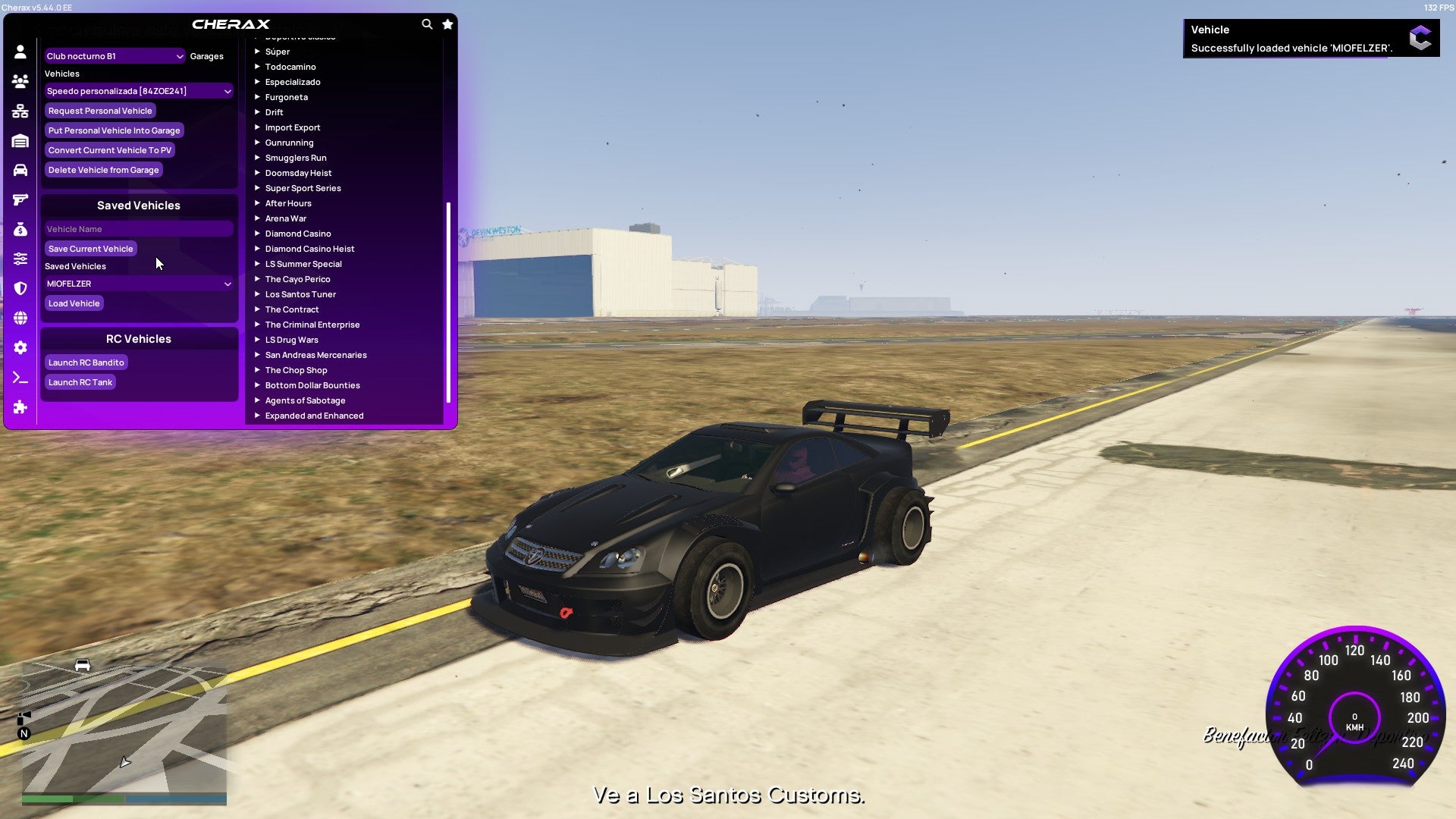Open the Network session icon
Image resolution: width=1456 pixels, height=819 pixels.
coord(20,110)
